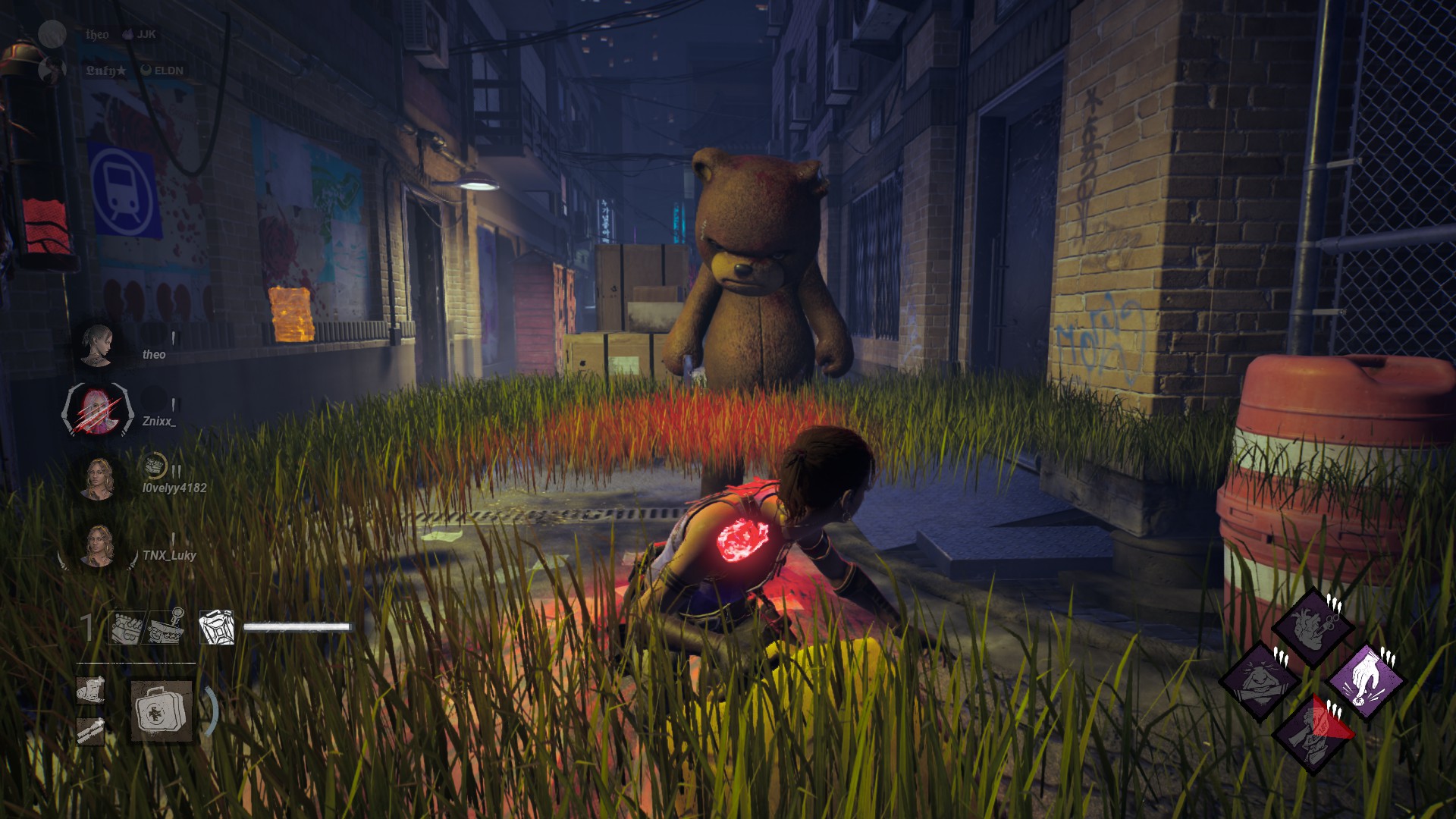Click l0velyy4182's survivor portrait
1456x819 pixels.
pyautogui.click(x=98, y=479)
